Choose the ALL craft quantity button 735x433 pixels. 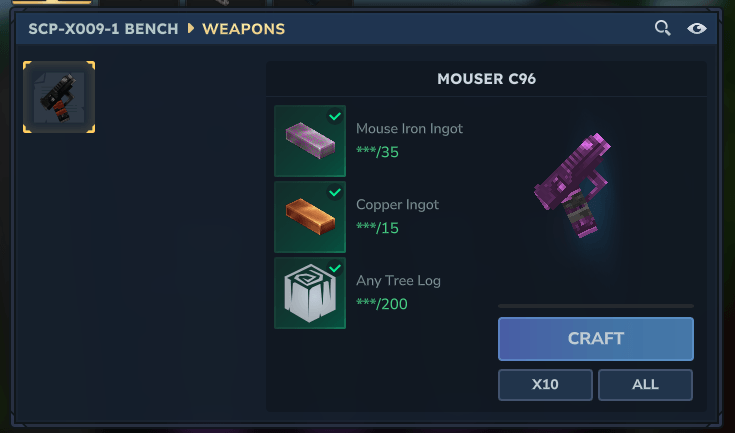[645, 385]
